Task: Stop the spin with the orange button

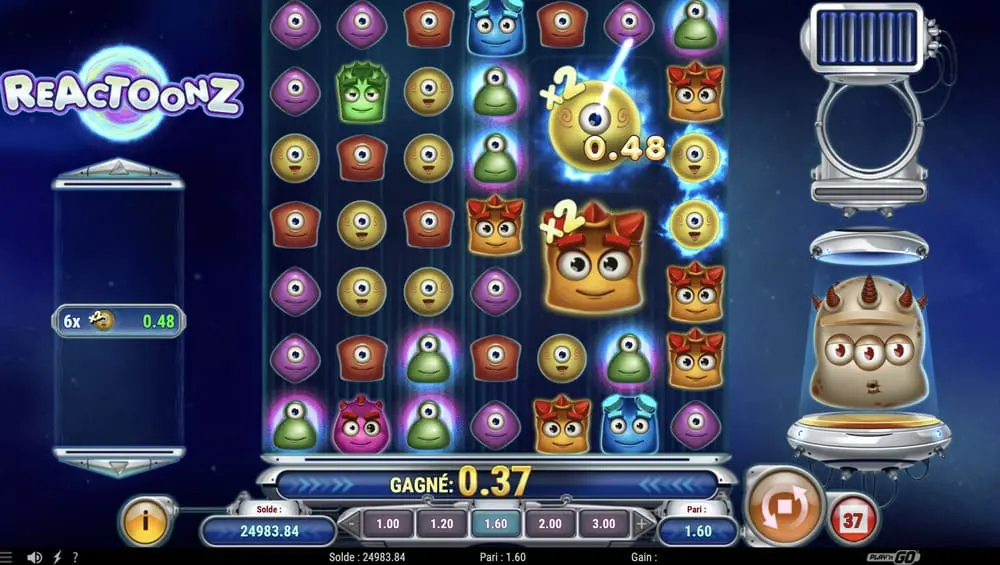Action: [x=784, y=506]
